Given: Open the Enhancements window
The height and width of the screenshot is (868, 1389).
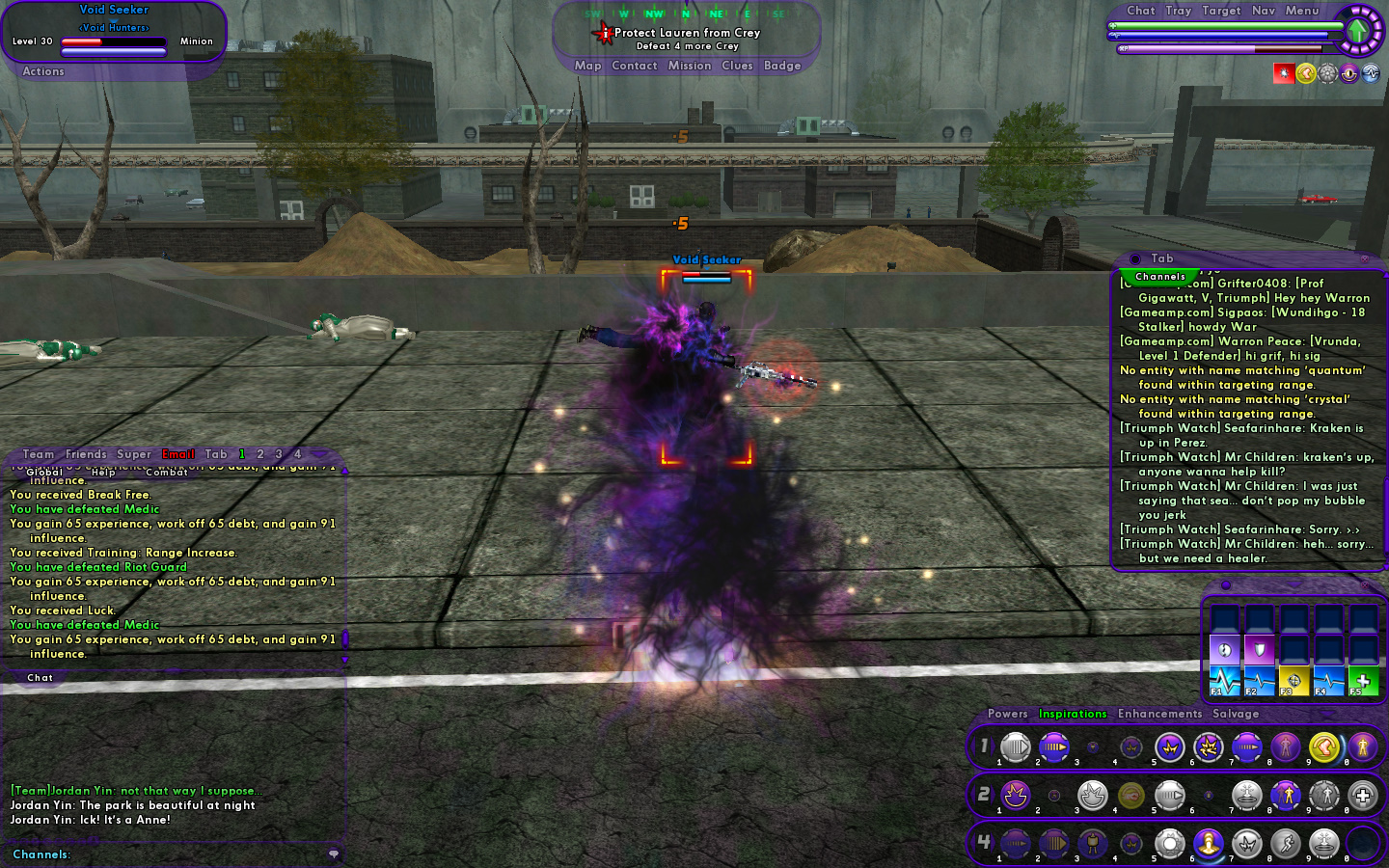Looking at the screenshot, I should pos(1159,714).
